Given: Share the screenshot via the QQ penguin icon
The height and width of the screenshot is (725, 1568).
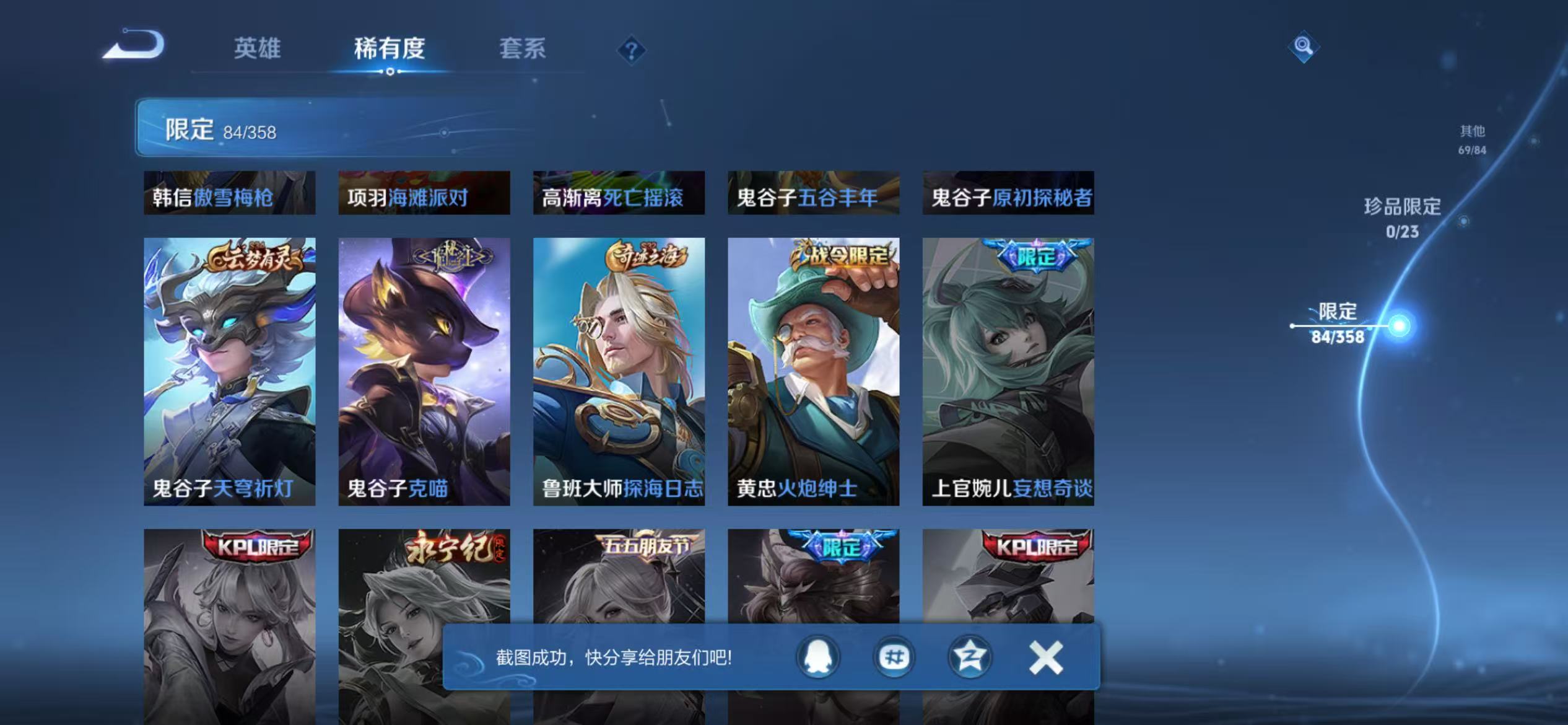Looking at the screenshot, I should tap(817, 657).
